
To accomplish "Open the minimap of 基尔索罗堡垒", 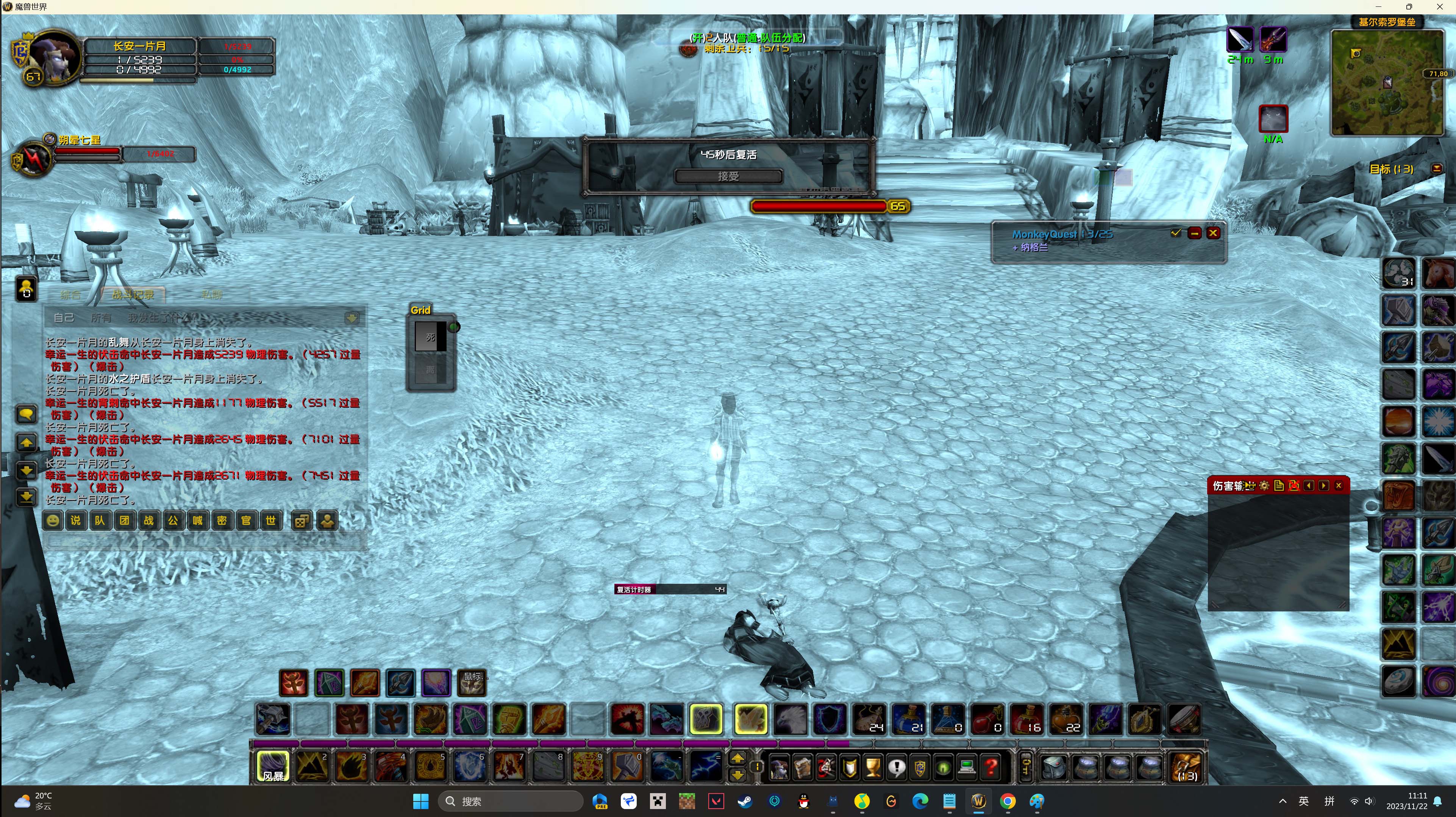I will click(1387, 83).
